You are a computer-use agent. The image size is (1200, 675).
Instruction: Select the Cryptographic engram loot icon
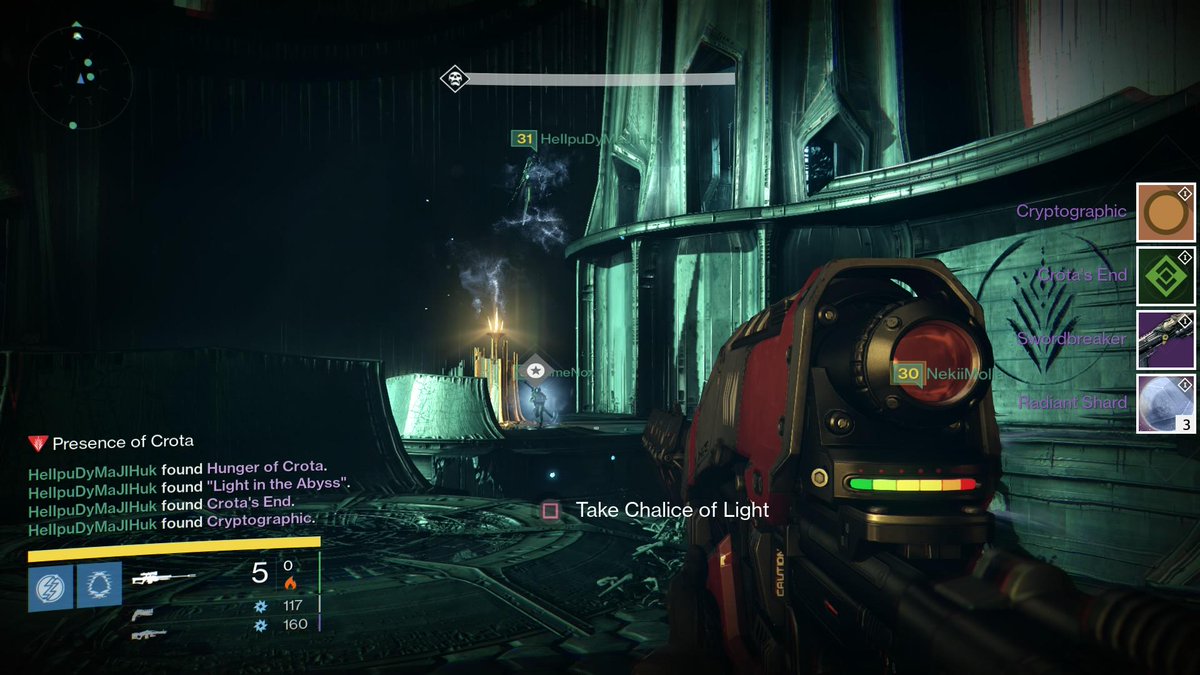point(1166,212)
